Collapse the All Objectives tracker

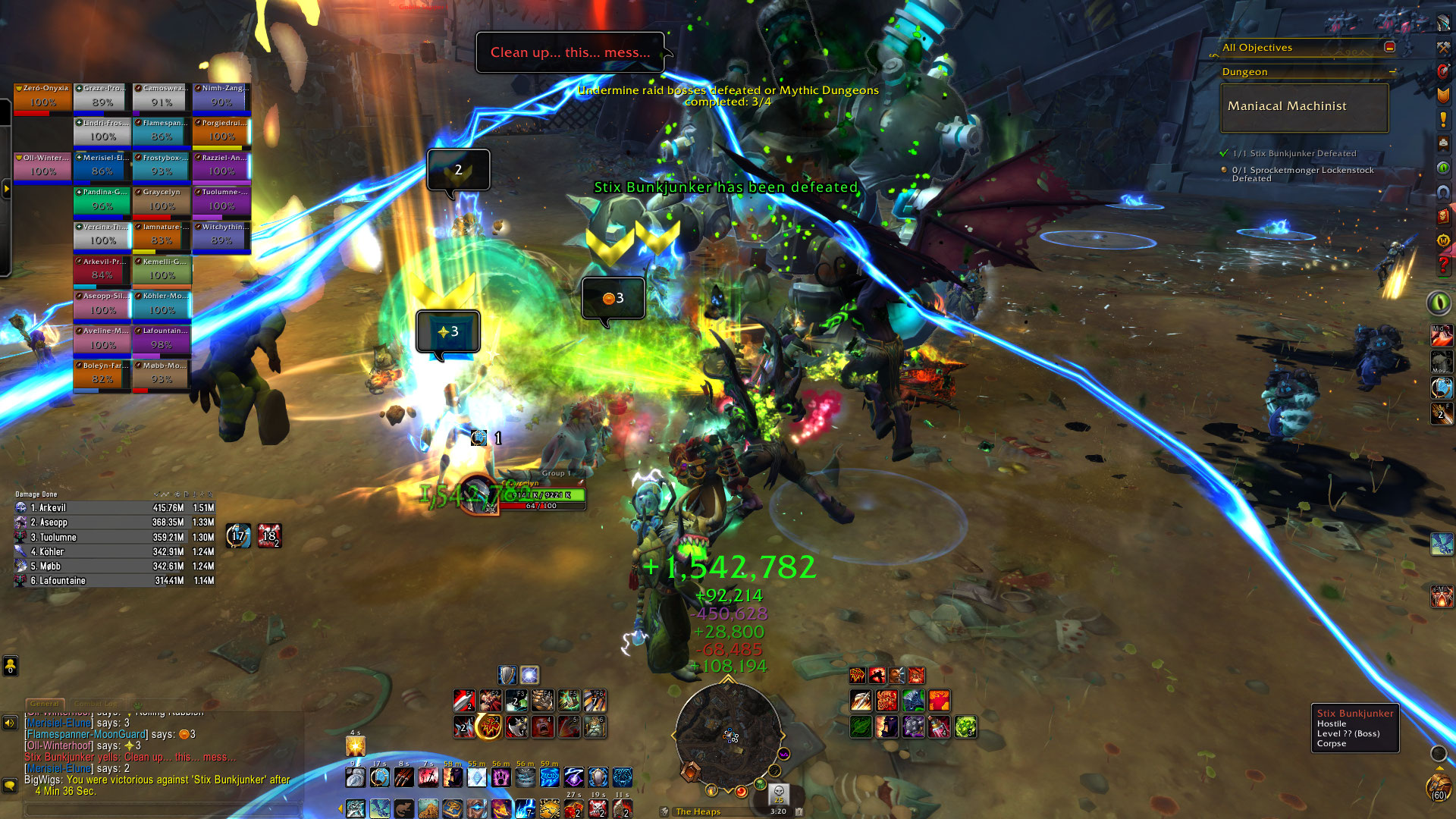point(1390,47)
